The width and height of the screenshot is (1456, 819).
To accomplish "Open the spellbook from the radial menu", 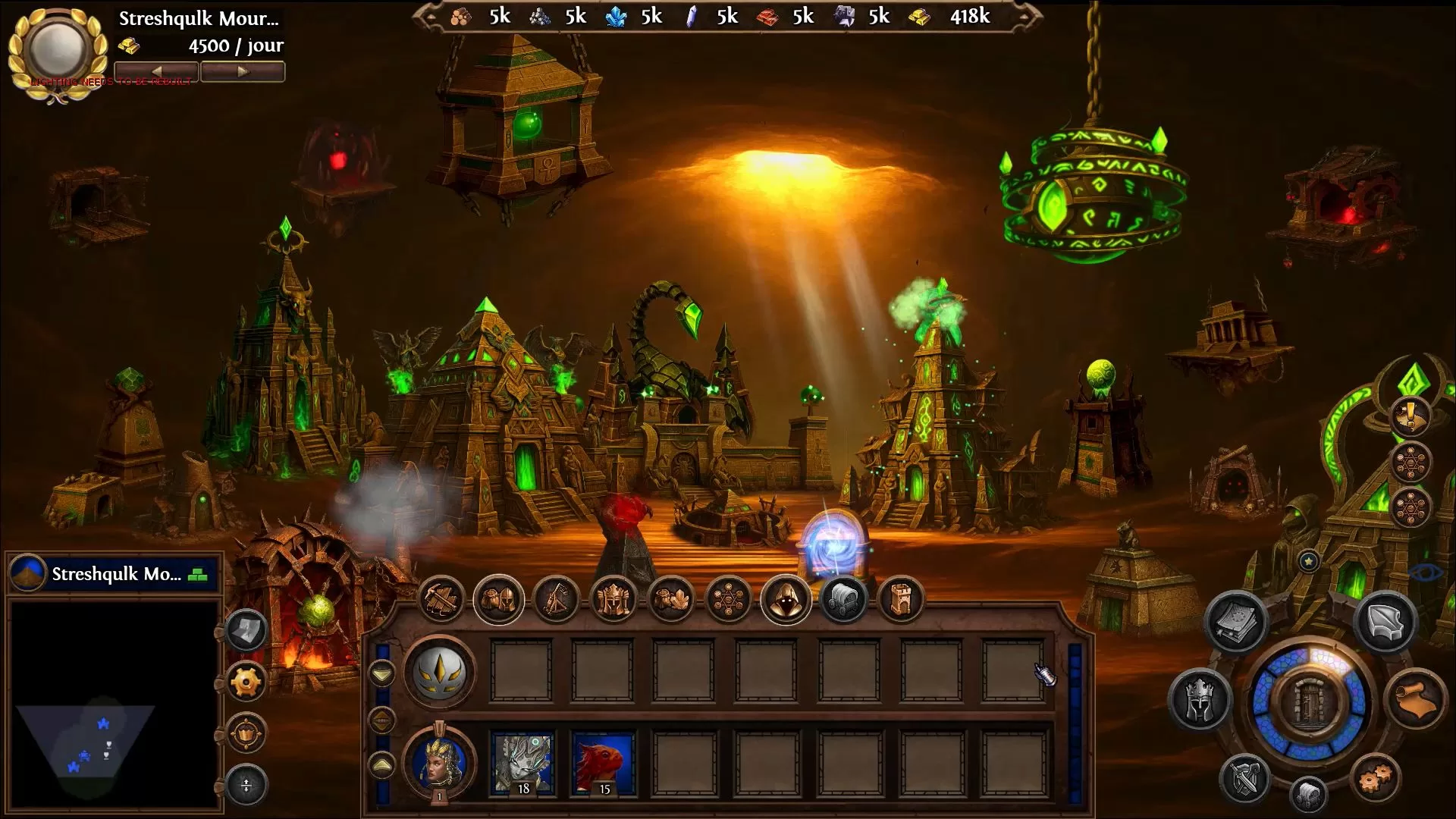I will click(x=1236, y=623).
